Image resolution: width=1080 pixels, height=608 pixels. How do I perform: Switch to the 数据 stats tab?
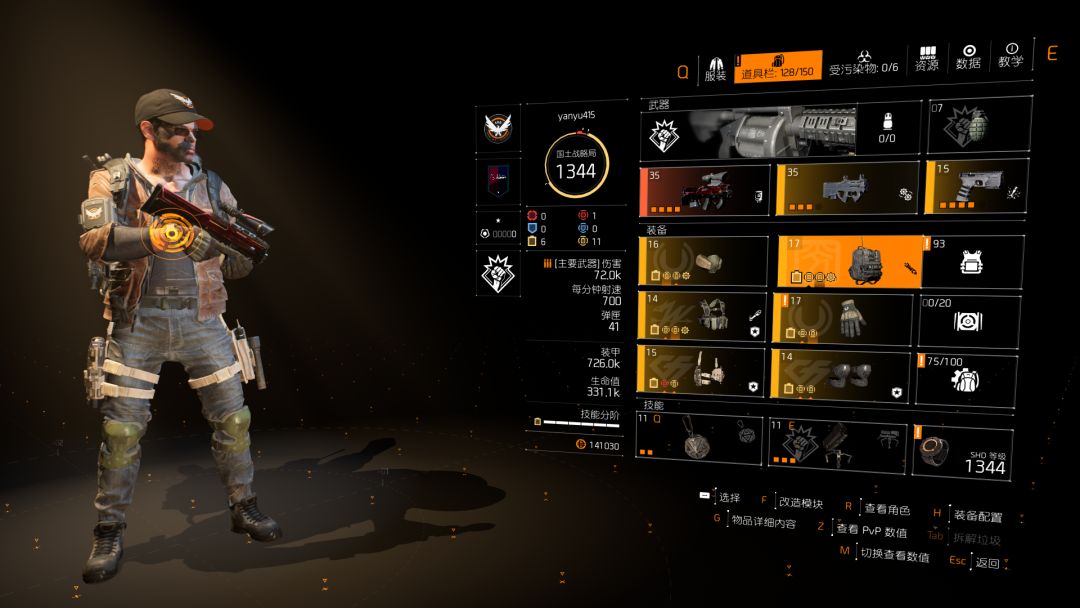pyautogui.click(x=968, y=57)
